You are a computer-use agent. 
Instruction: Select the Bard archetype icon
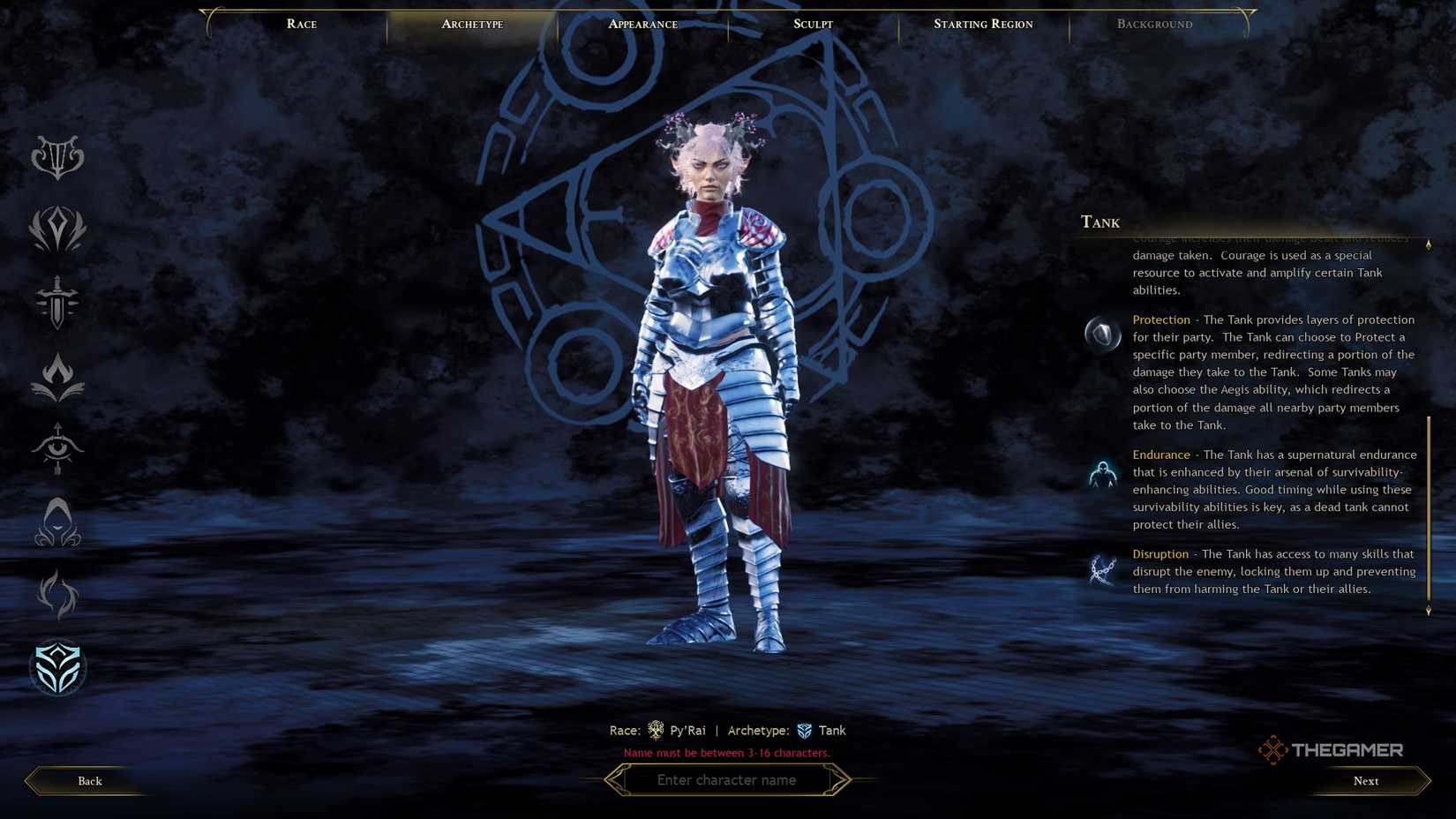[58, 157]
